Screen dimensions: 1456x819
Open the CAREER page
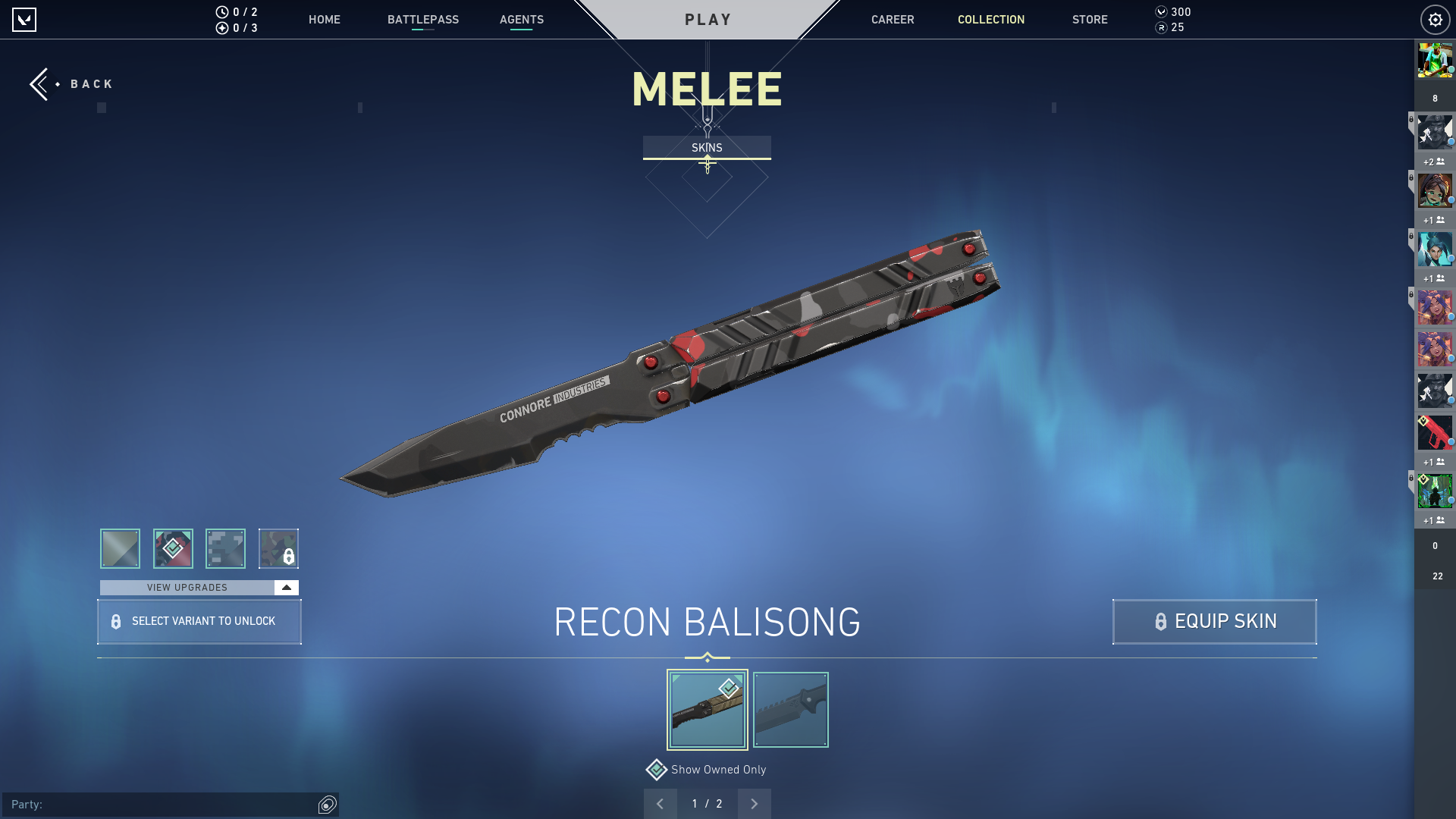pos(892,20)
